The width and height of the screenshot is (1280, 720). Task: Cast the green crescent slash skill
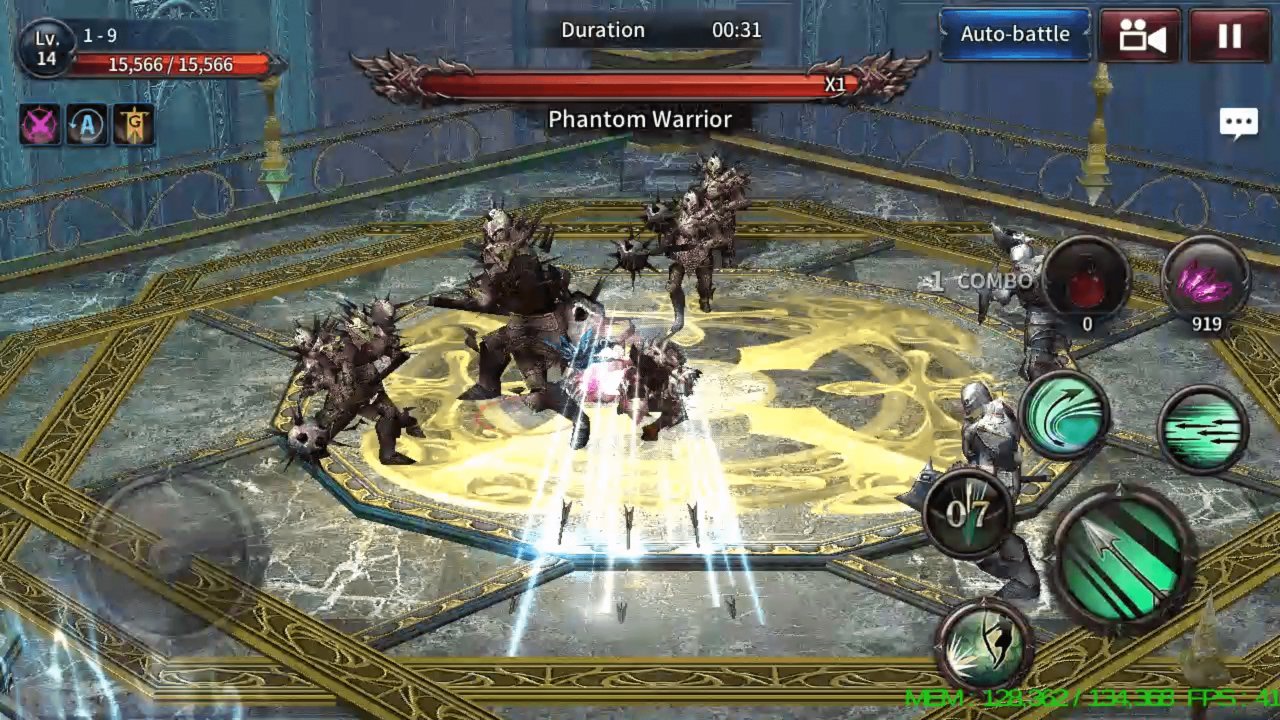pos(1064,415)
